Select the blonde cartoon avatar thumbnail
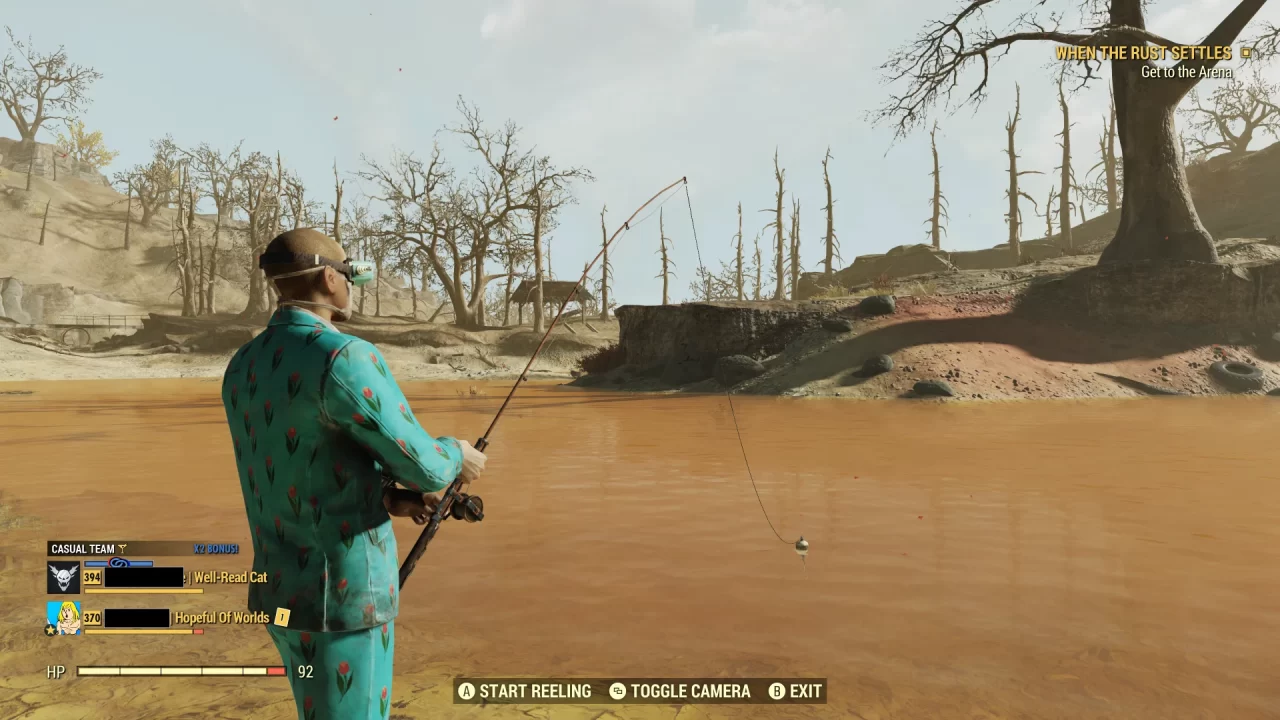Viewport: 1280px width, 720px height. point(63,616)
